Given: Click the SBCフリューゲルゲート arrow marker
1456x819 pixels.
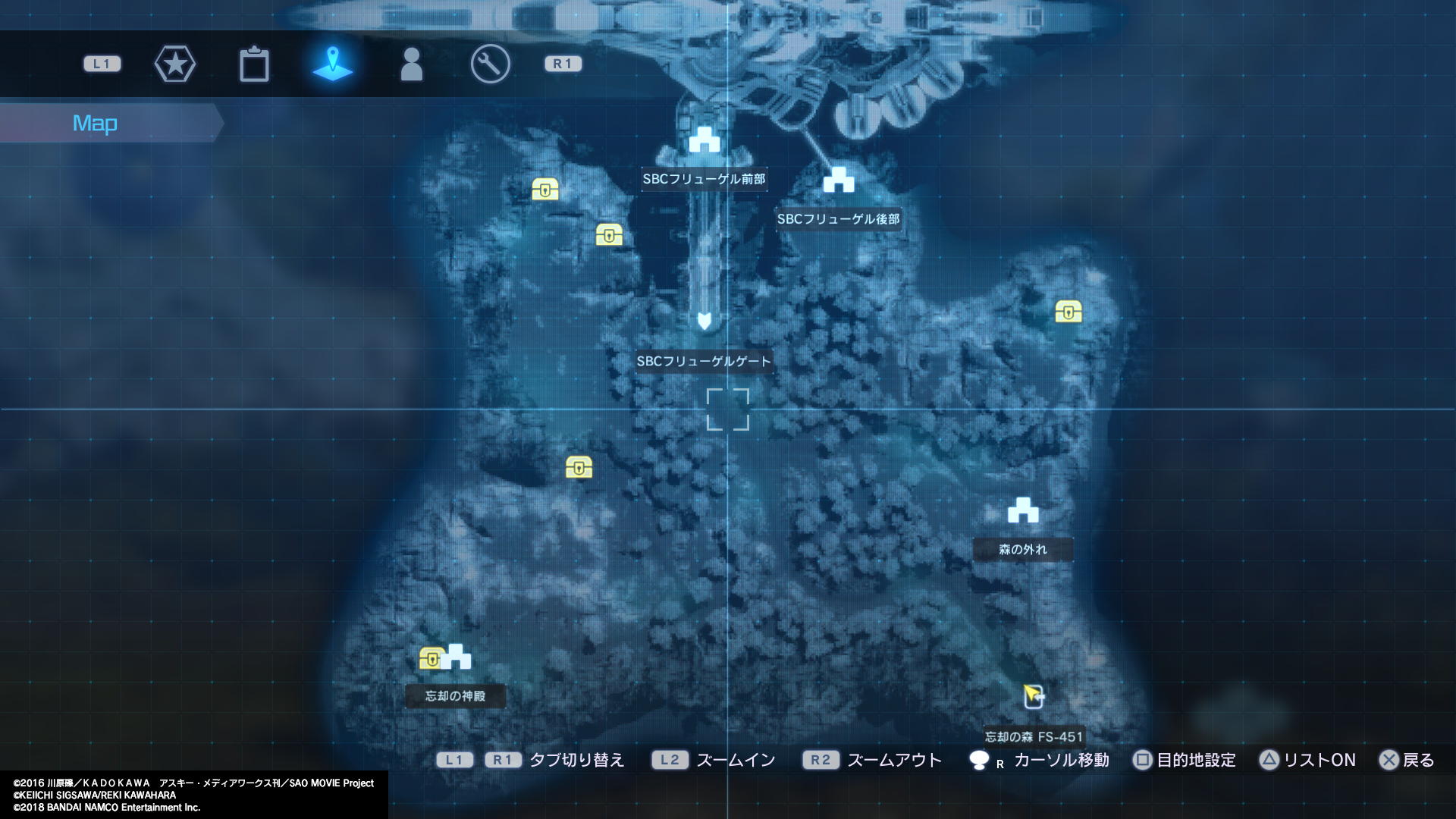Looking at the screenshot, I should (704, 322).
